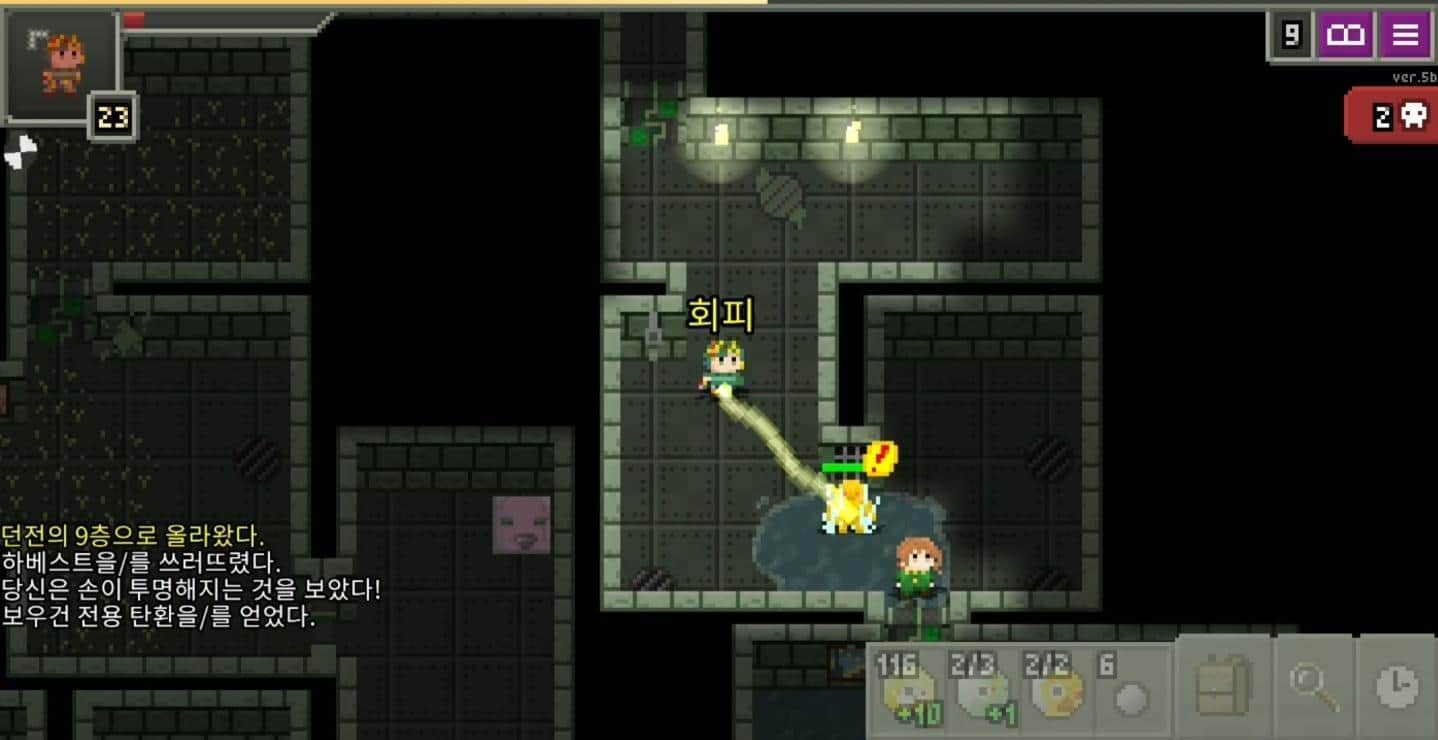Tap the red skull danger indicator
Viewport: 1438px width, 740px height.
(x=1397, y=117)
